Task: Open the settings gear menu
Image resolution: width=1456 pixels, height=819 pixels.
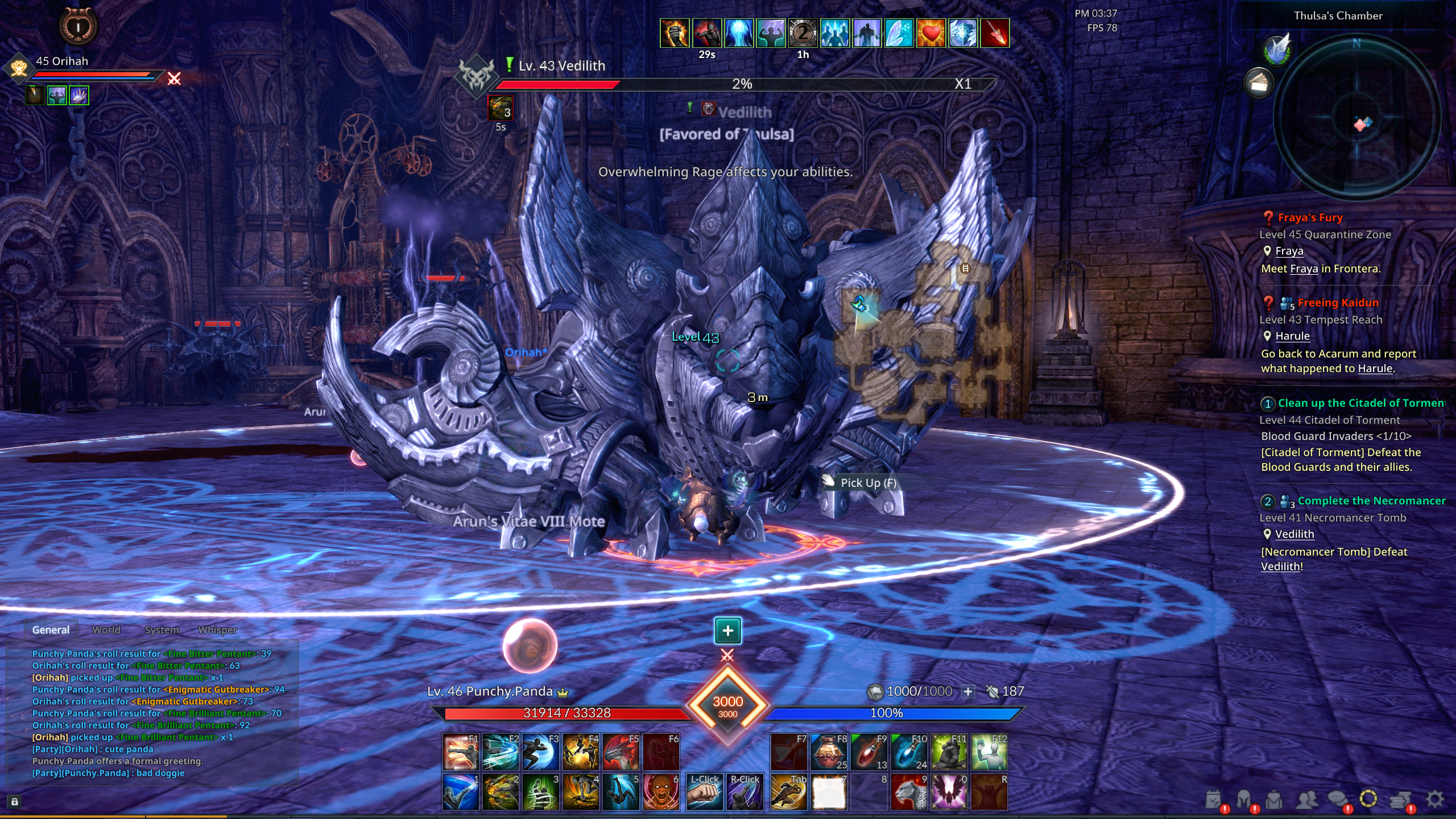Action: (x=1435, y=799)
